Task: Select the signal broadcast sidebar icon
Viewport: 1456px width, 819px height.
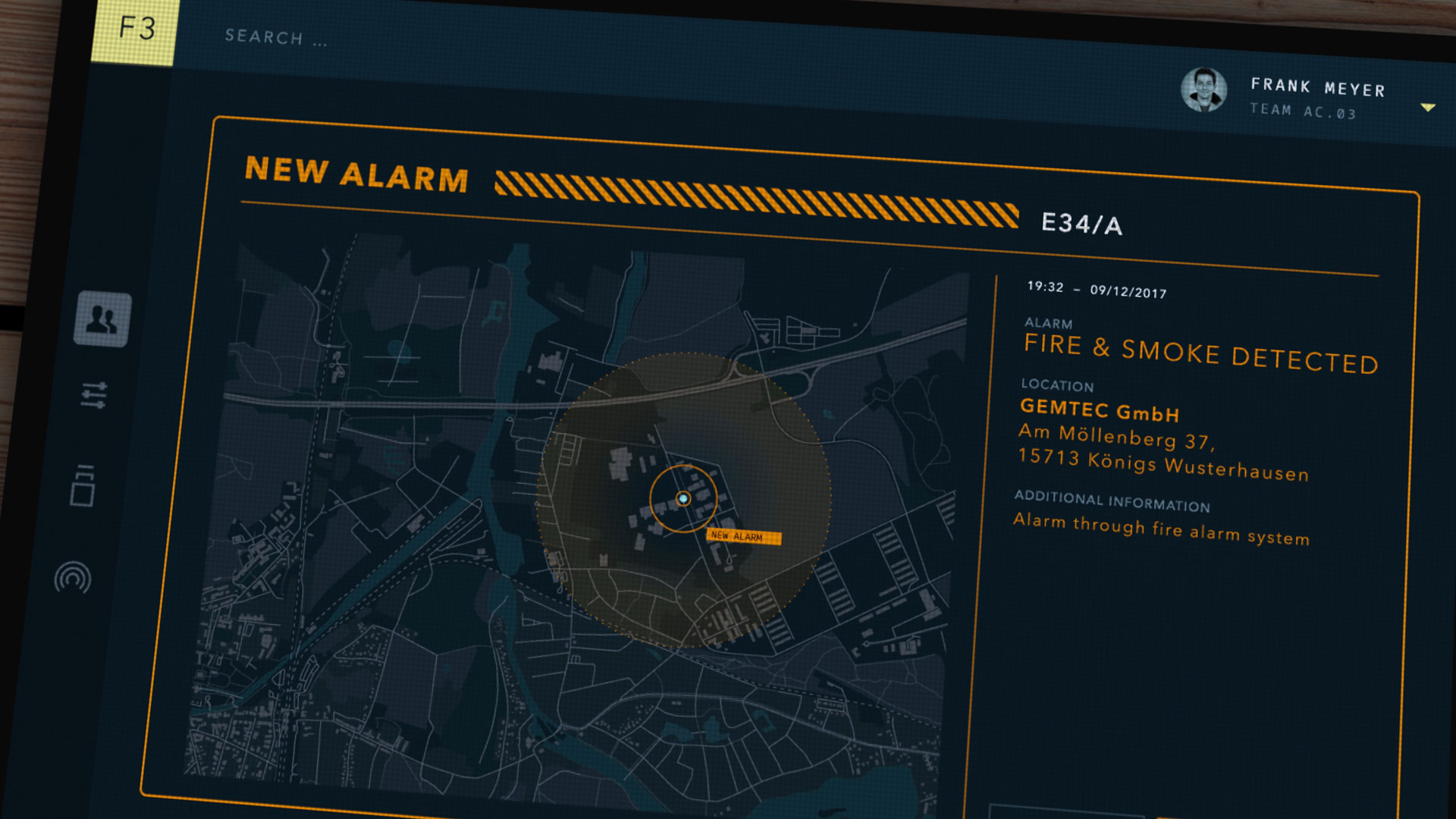Action: coord(73,579)
